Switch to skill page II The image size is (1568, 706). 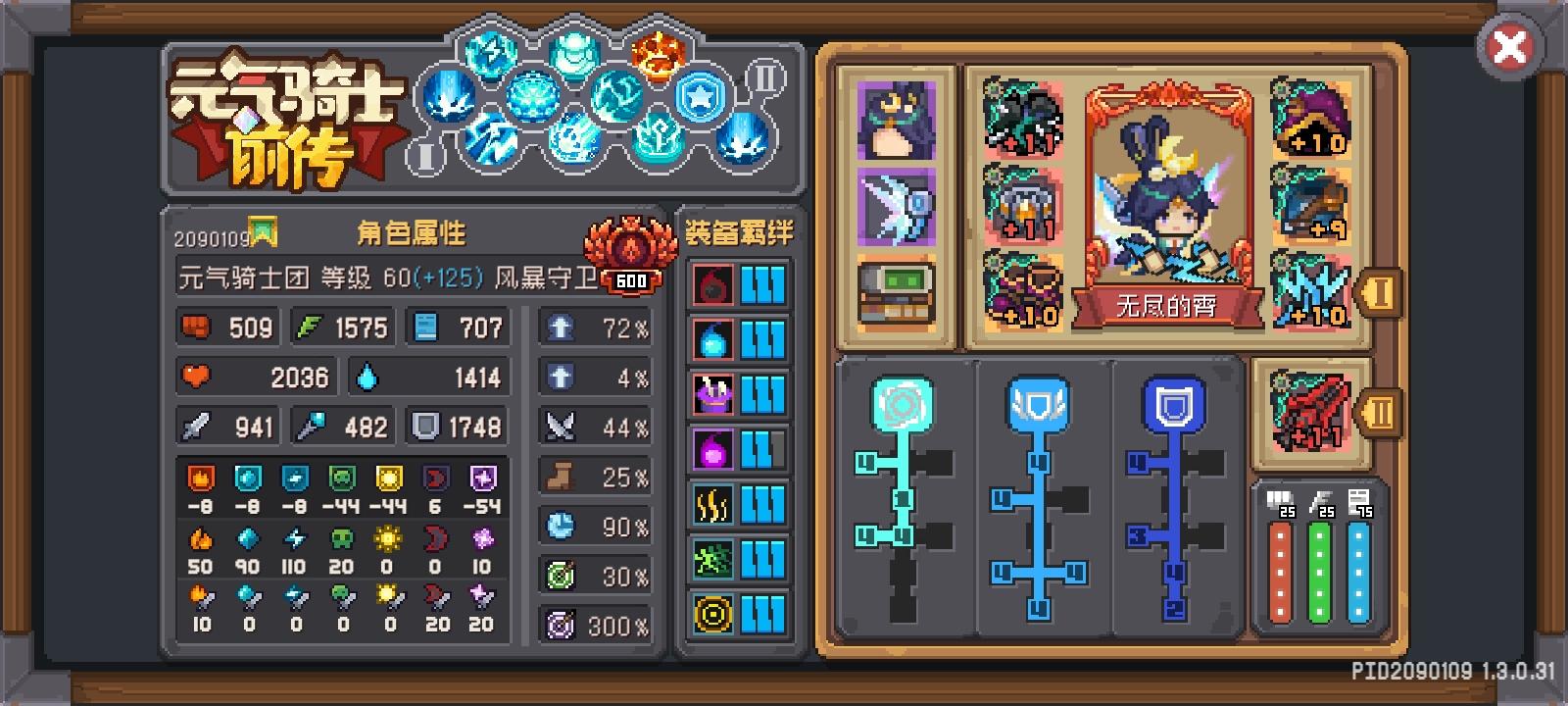764,78
